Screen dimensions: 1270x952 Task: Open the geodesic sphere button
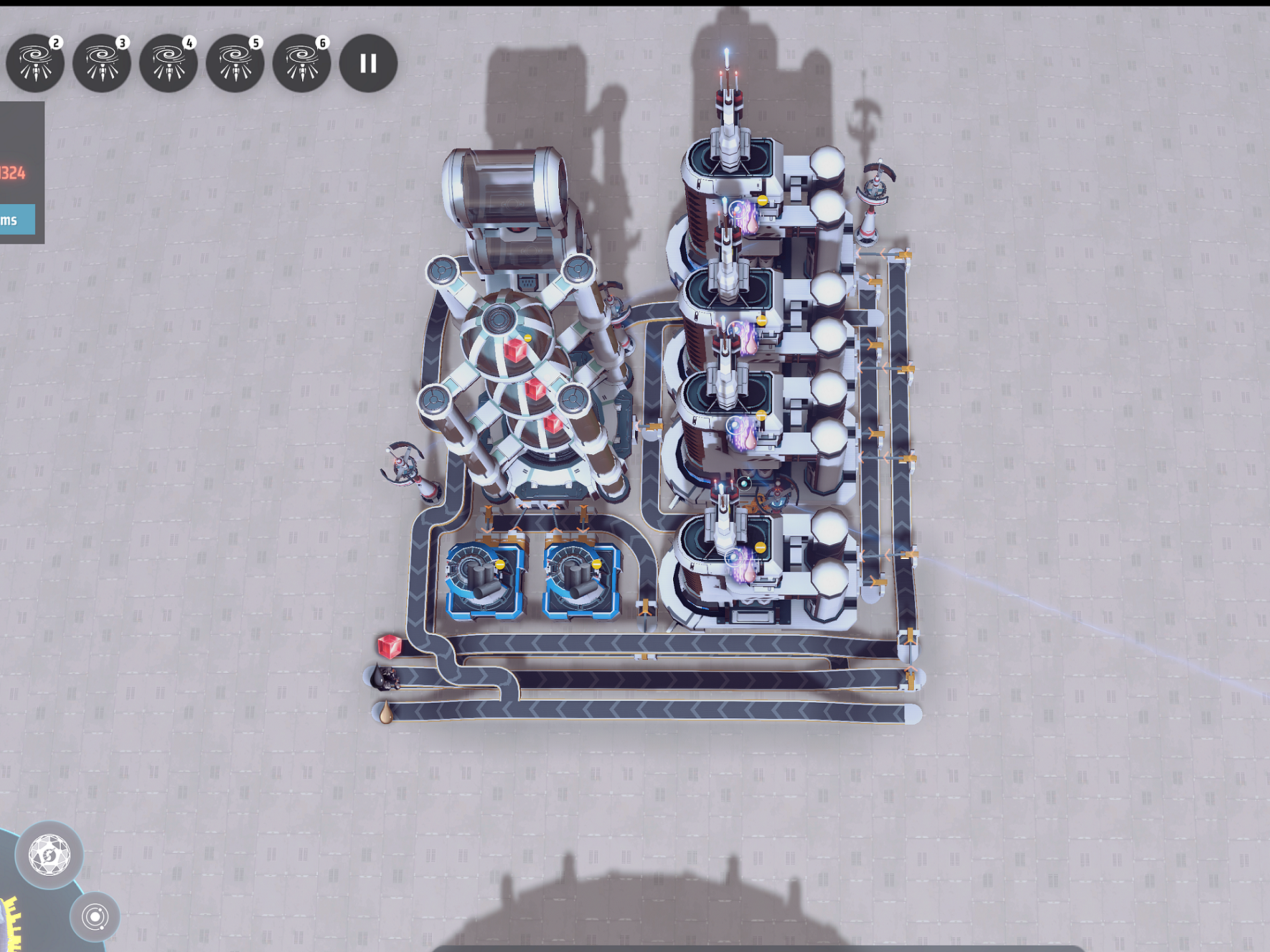tap(49, 855)
